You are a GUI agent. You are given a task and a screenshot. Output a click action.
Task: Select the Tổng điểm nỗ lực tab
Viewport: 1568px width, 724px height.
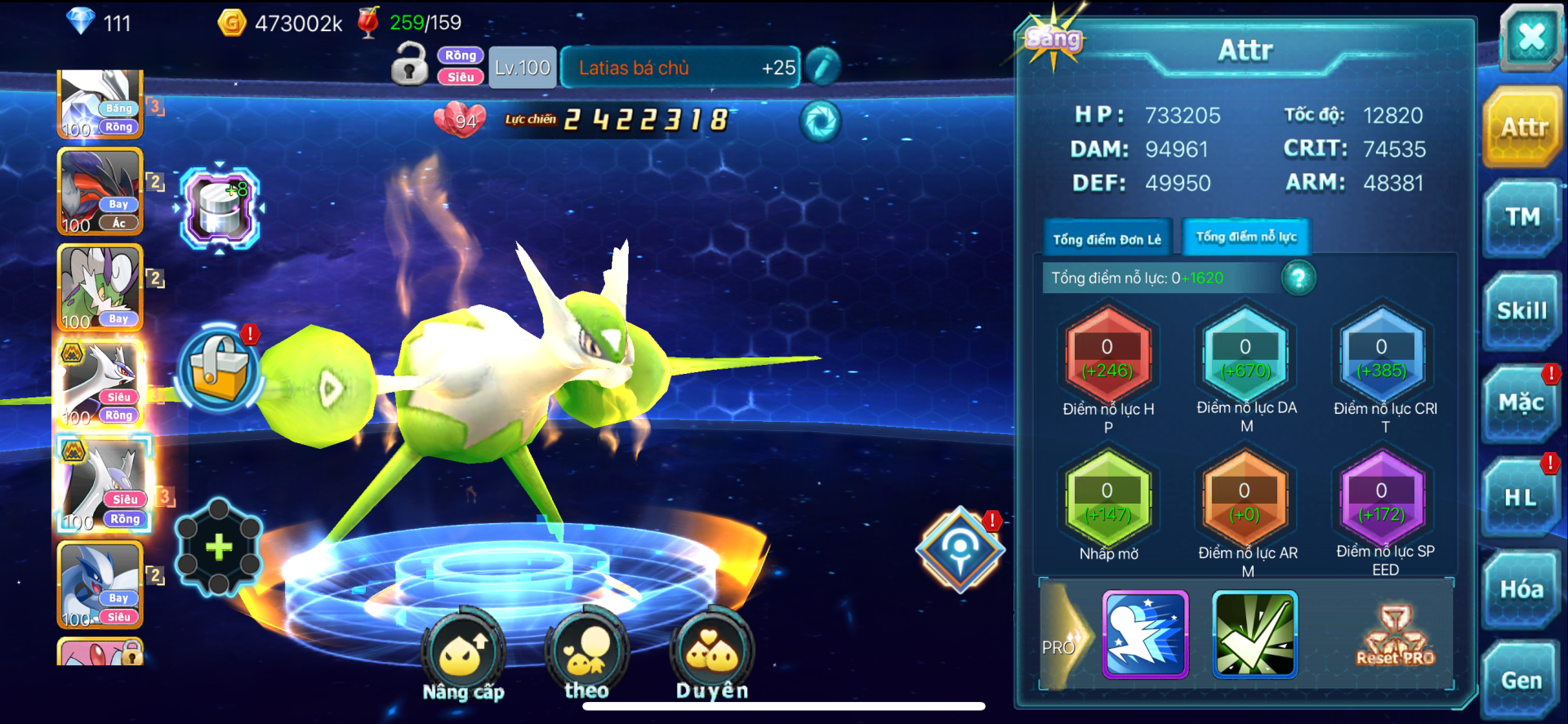tap(1246, 238)
